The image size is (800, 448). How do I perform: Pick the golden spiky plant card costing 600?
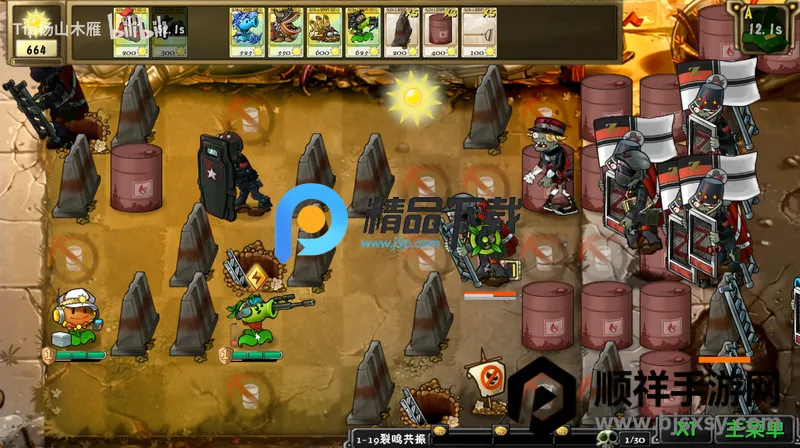pos(322,31)
